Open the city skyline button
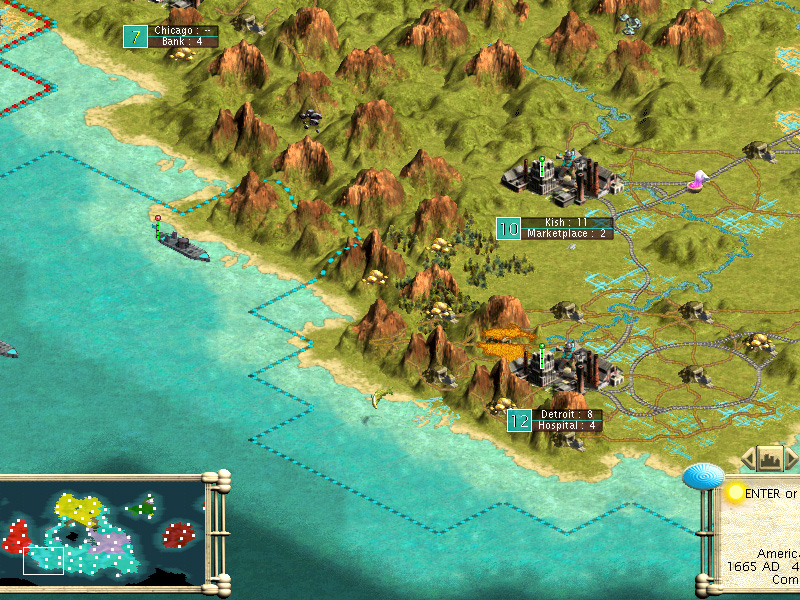The image size is (800, 600). [770, 460]
